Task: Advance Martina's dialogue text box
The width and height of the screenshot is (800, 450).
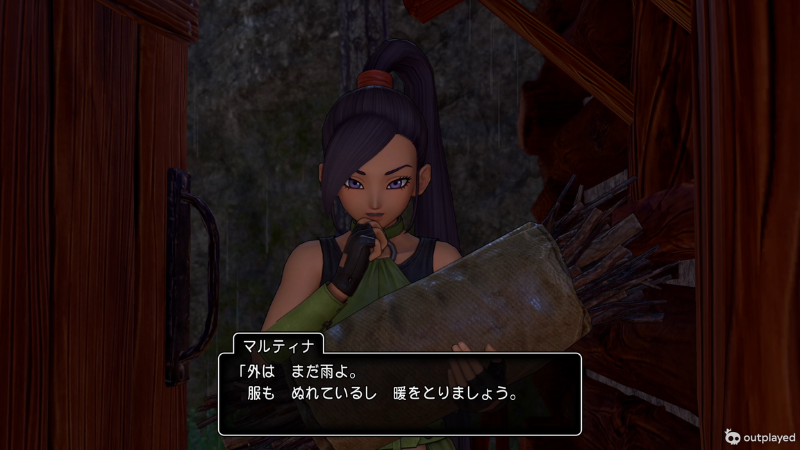Action: [x=400, y=393]
